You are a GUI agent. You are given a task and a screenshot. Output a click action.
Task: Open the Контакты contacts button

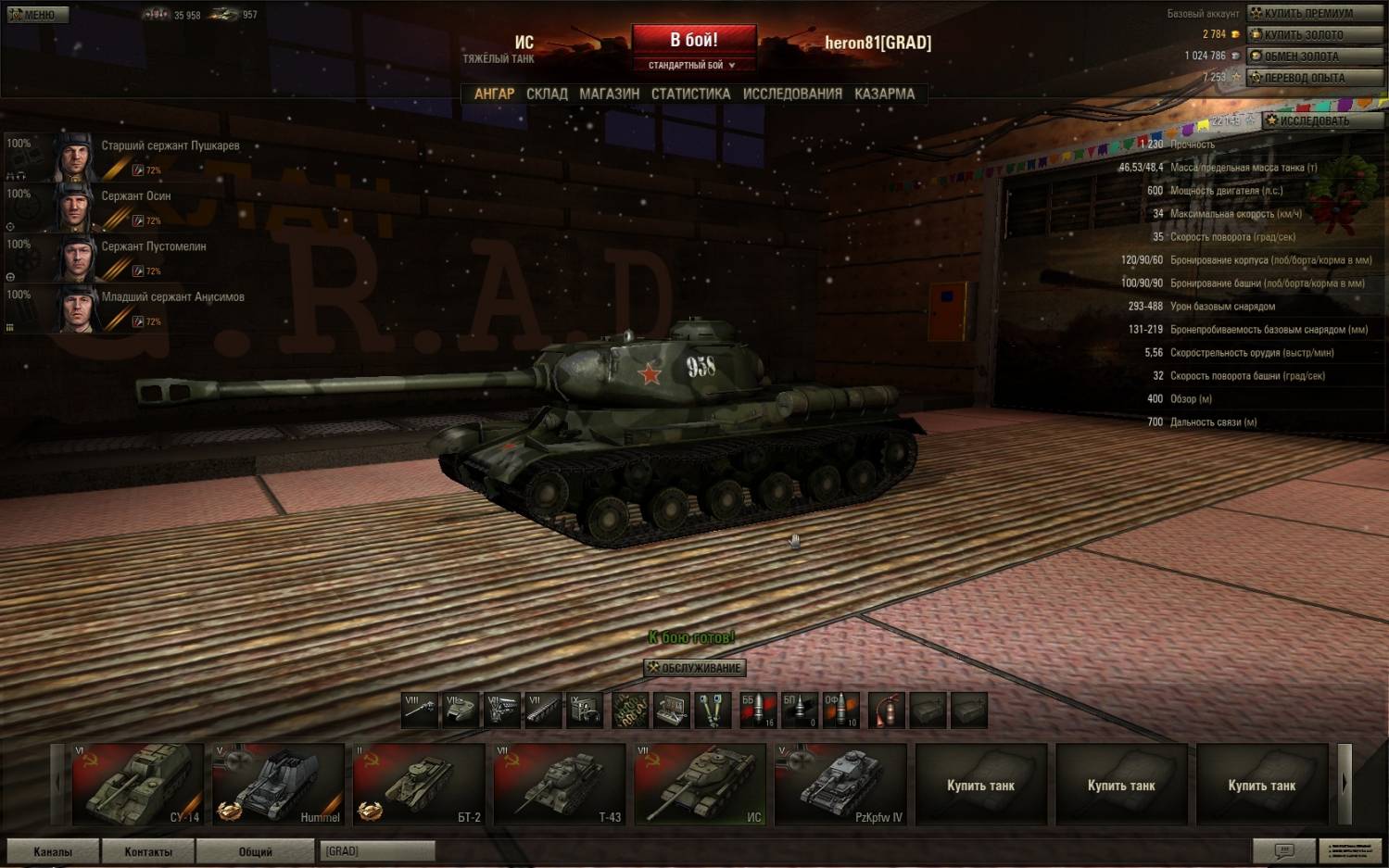pyautogui.click(x=148, y=851)
